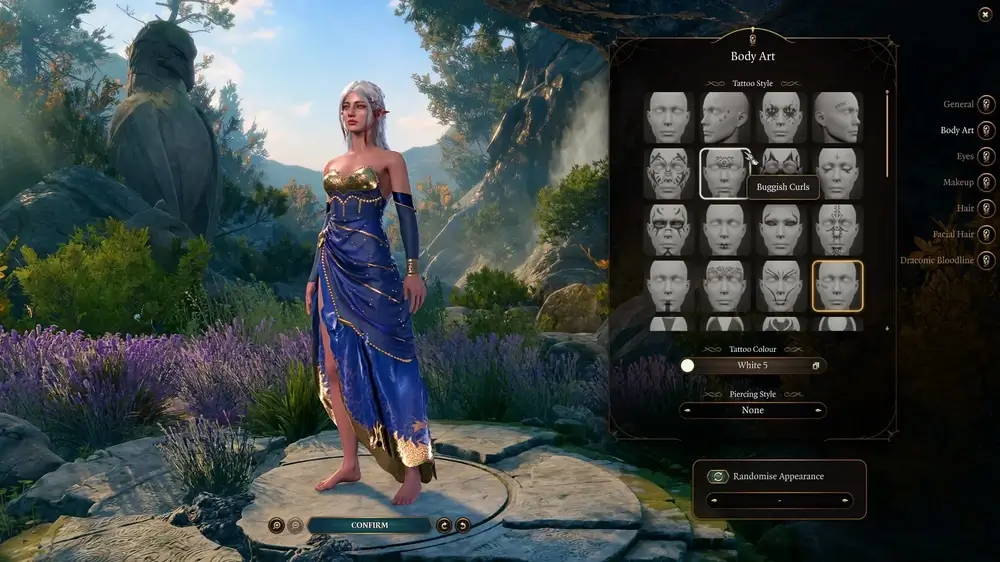Rotate the character clockwise
The height and width of the screenshot is (562, 1000).
pos(462,525)
